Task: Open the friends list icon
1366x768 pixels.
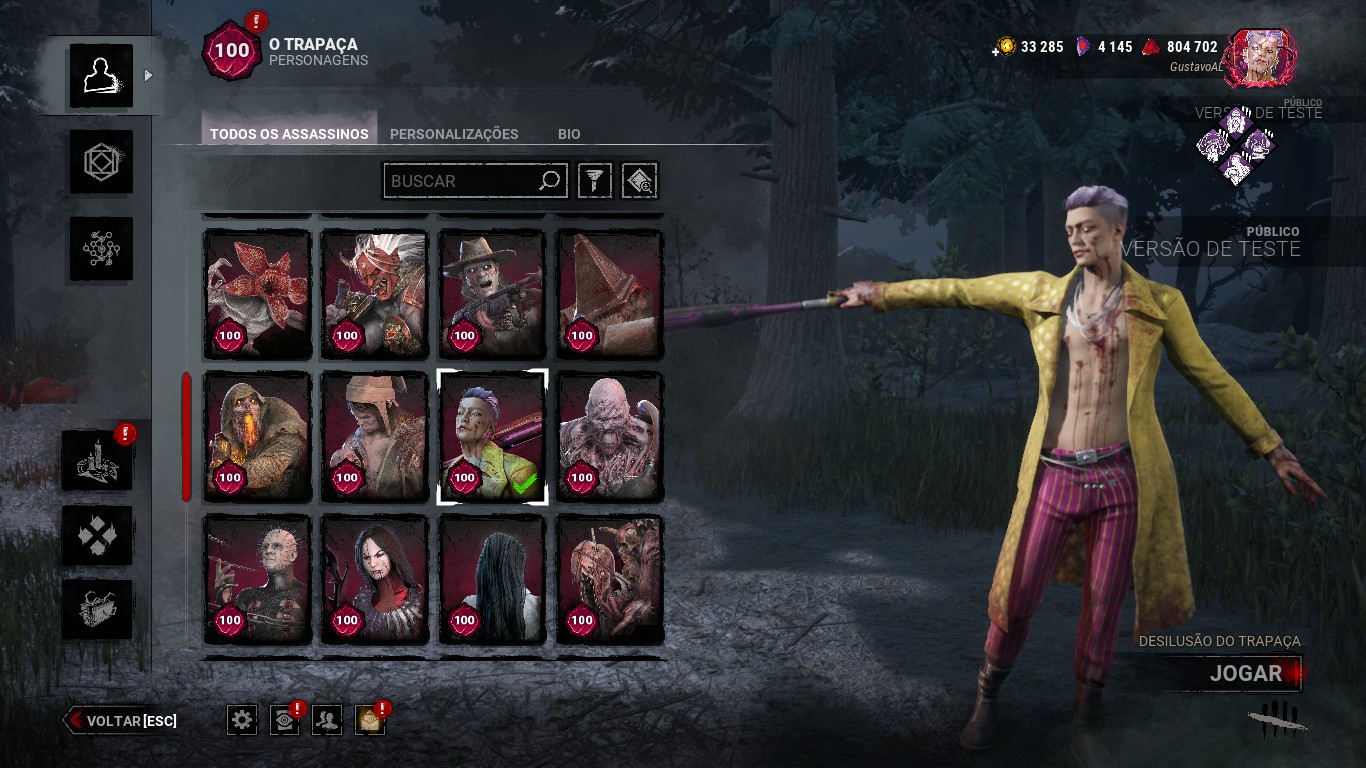Action: click(x=327, y=719)
